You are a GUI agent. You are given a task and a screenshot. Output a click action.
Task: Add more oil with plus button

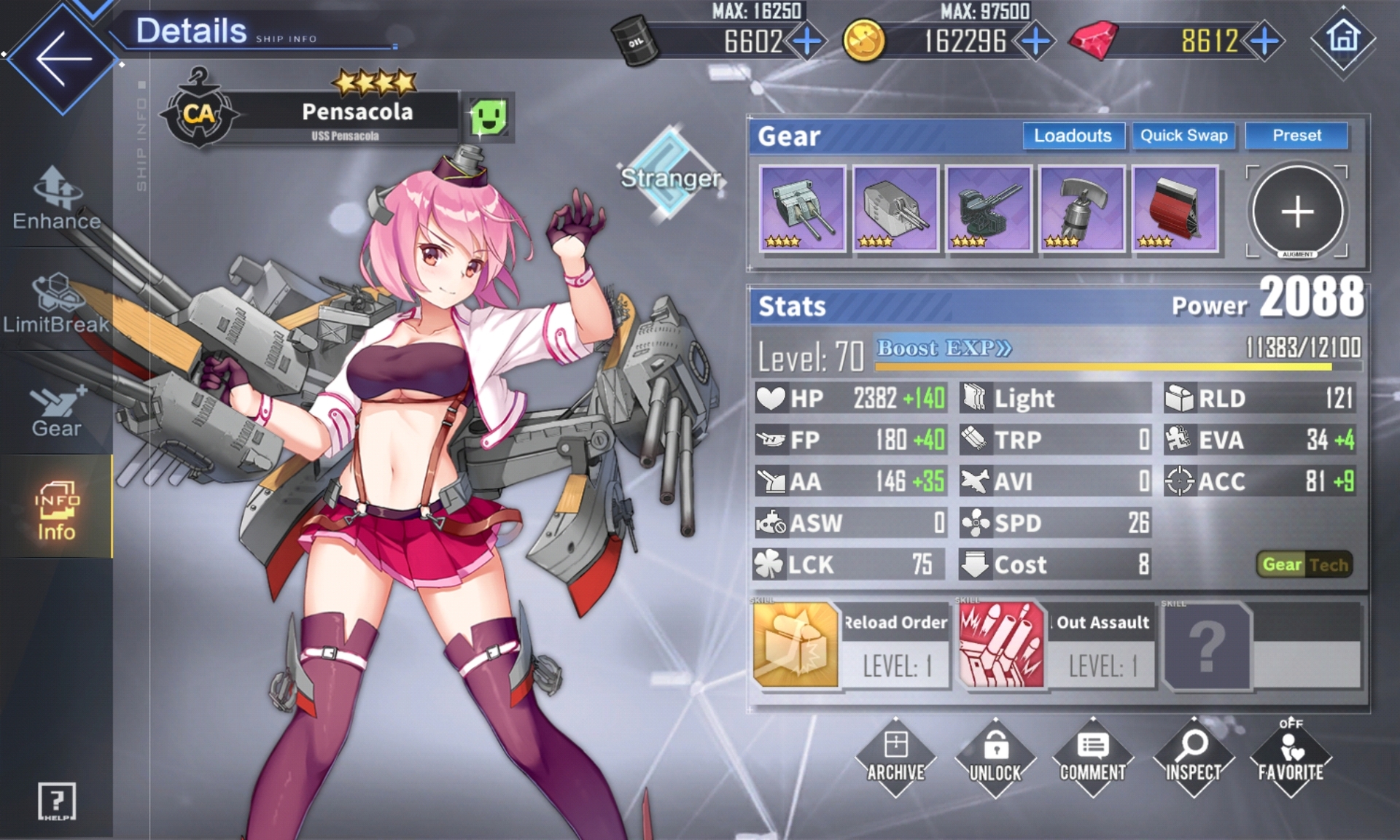pyautogui.click(x=807, y=42)
